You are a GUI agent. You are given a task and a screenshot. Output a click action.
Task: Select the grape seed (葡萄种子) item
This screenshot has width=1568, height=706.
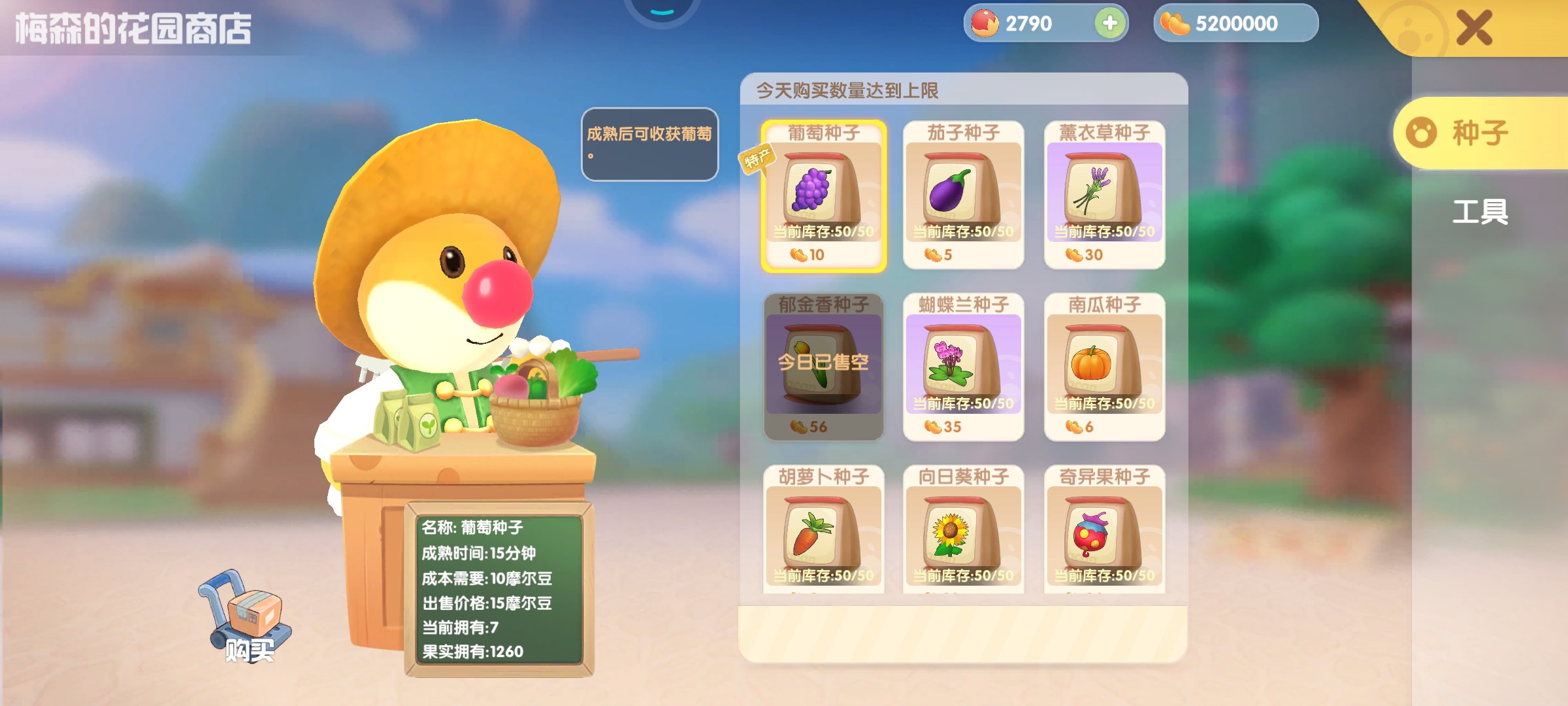point(823,195)
